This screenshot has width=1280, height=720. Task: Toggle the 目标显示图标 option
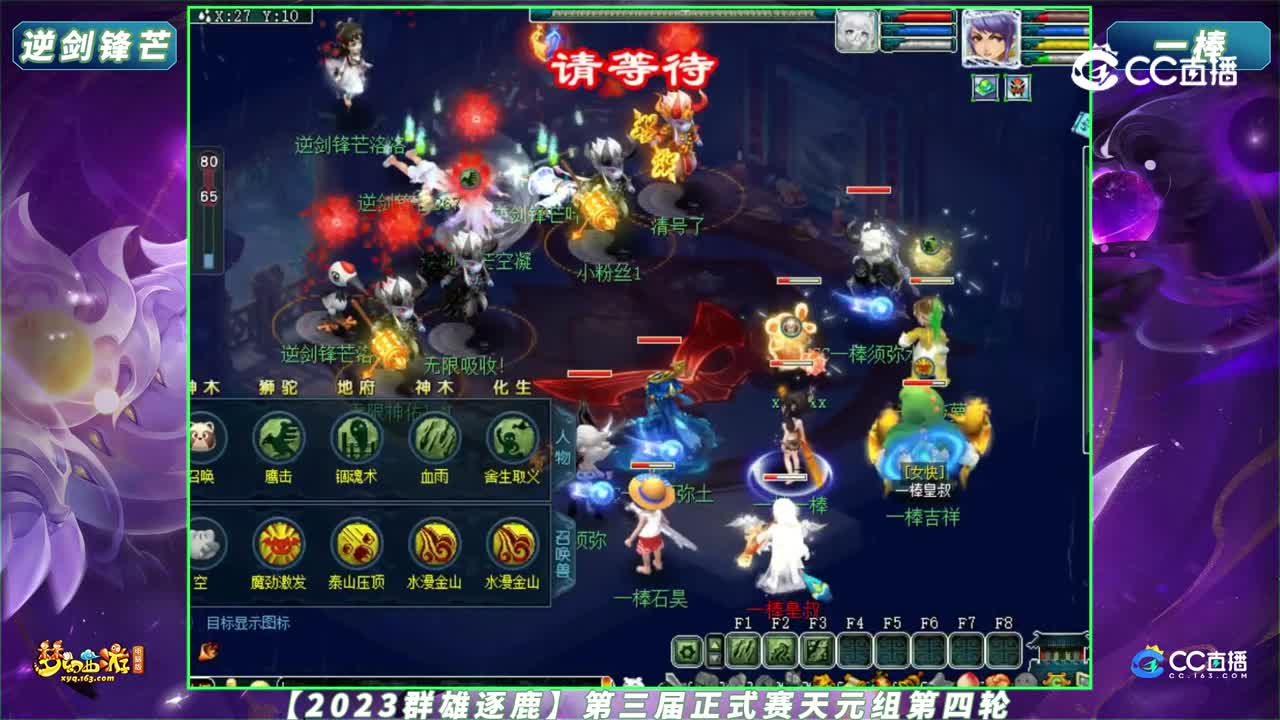pos(246,623)
